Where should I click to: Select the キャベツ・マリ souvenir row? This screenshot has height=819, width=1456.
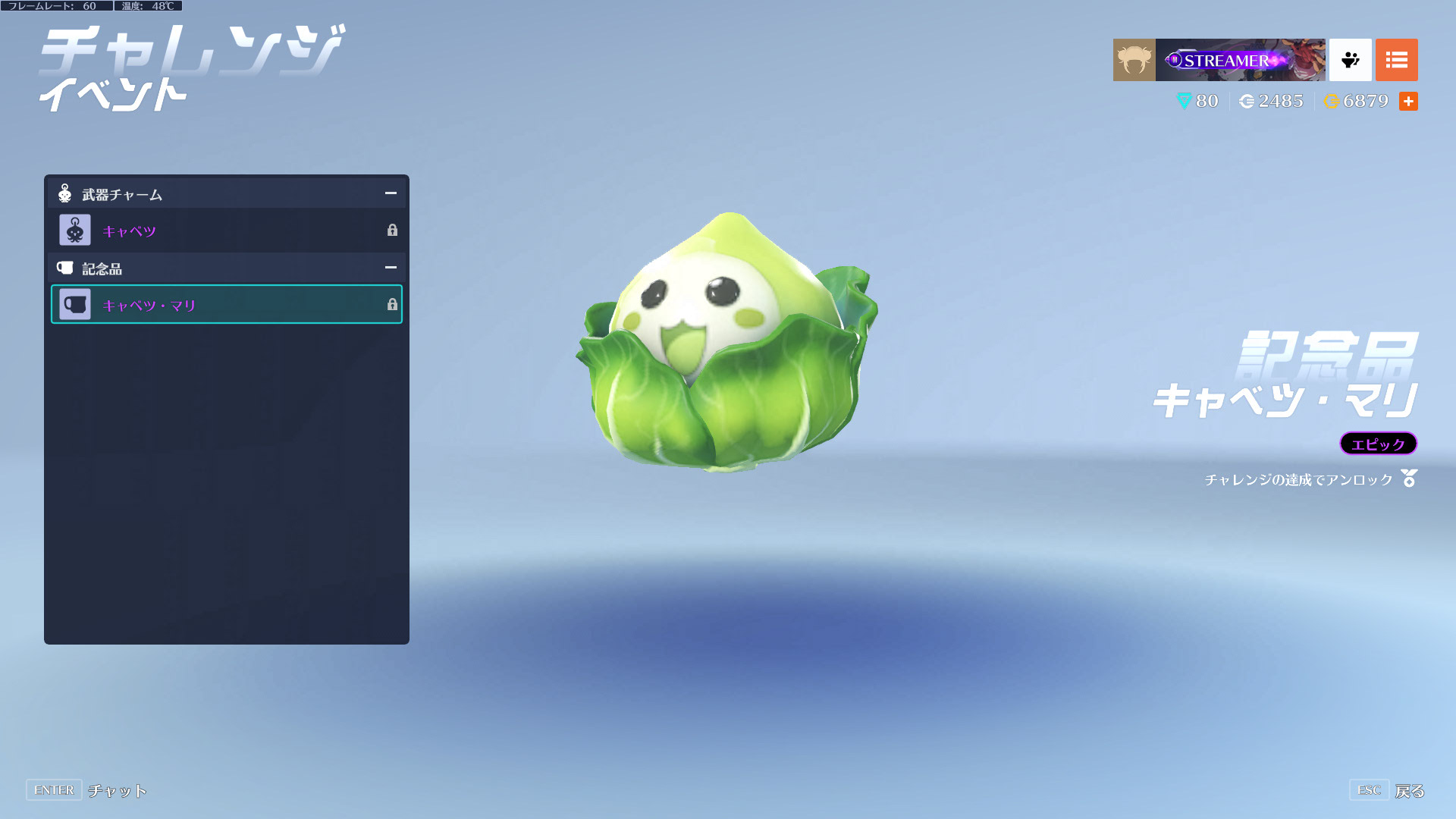click(x=226, y=305)
